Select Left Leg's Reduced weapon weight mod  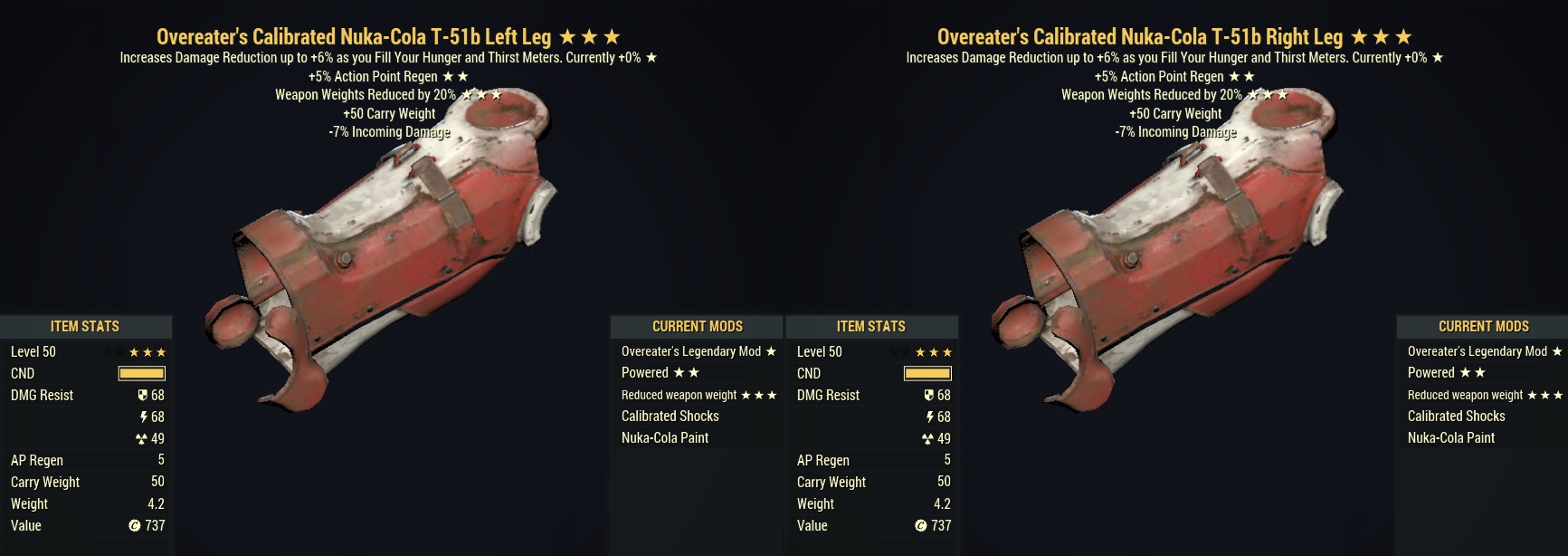(697, 395)
